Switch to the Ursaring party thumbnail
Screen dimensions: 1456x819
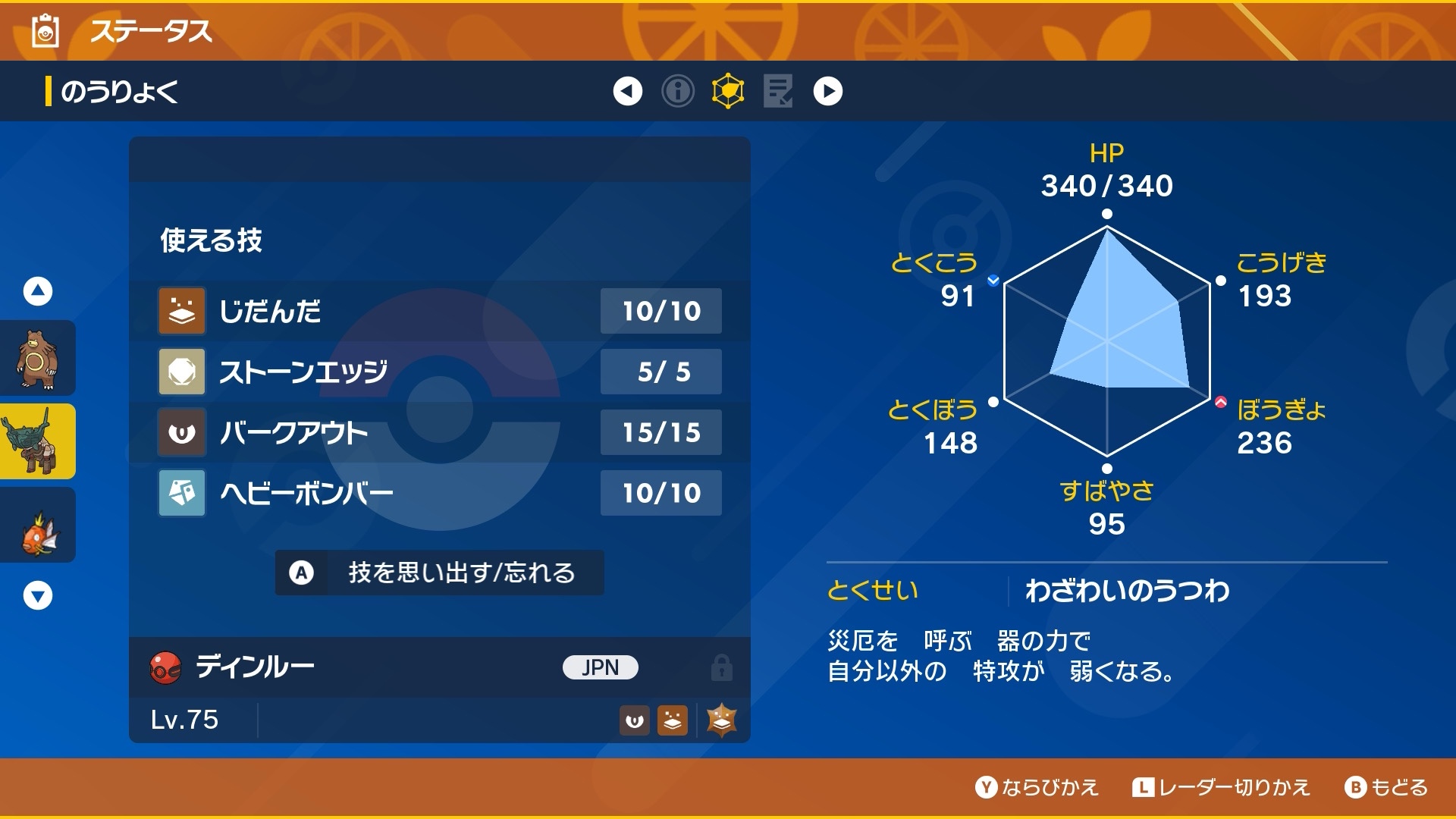click(36, 358)
